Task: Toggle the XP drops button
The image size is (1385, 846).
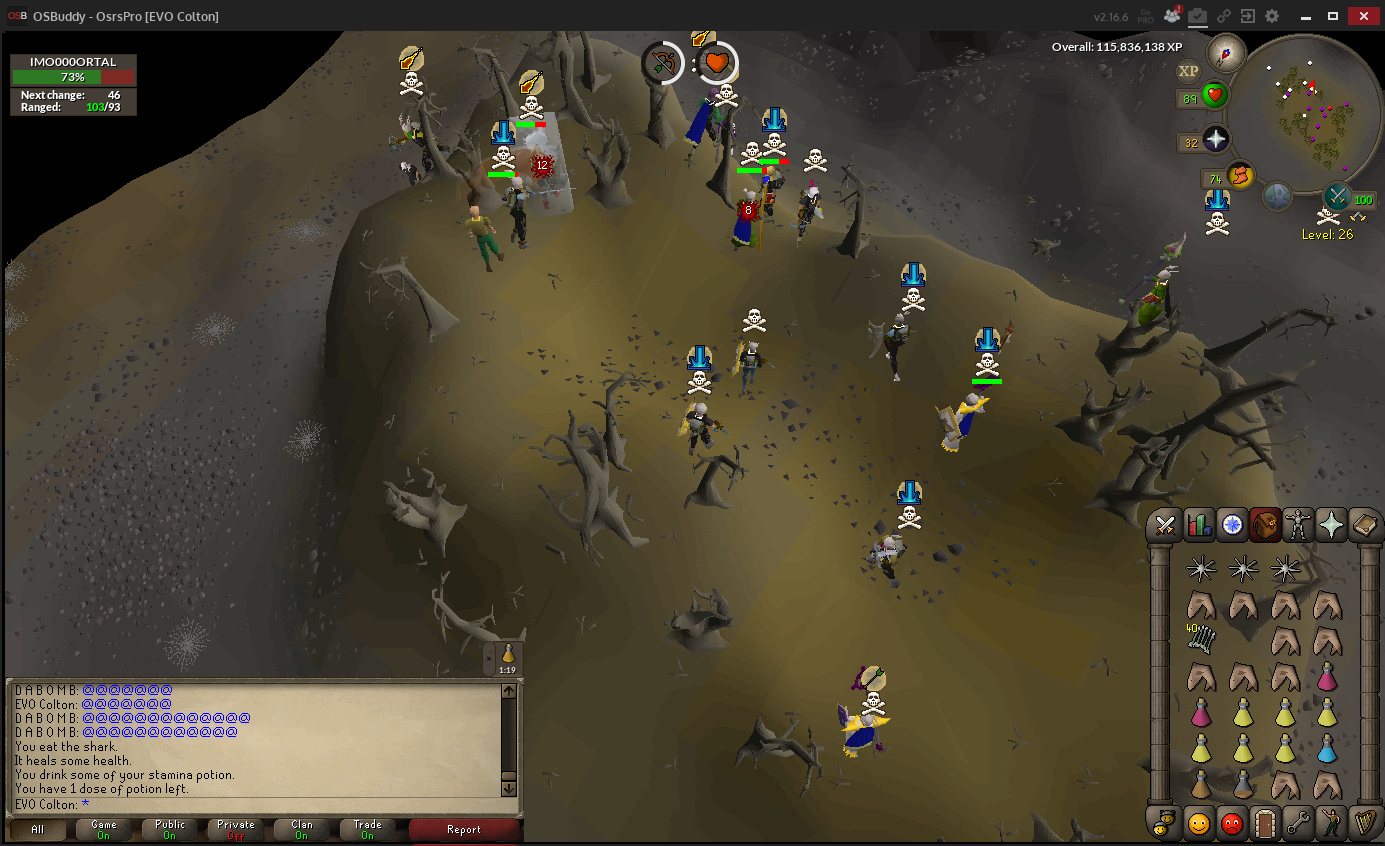Action: point(1188,71)
